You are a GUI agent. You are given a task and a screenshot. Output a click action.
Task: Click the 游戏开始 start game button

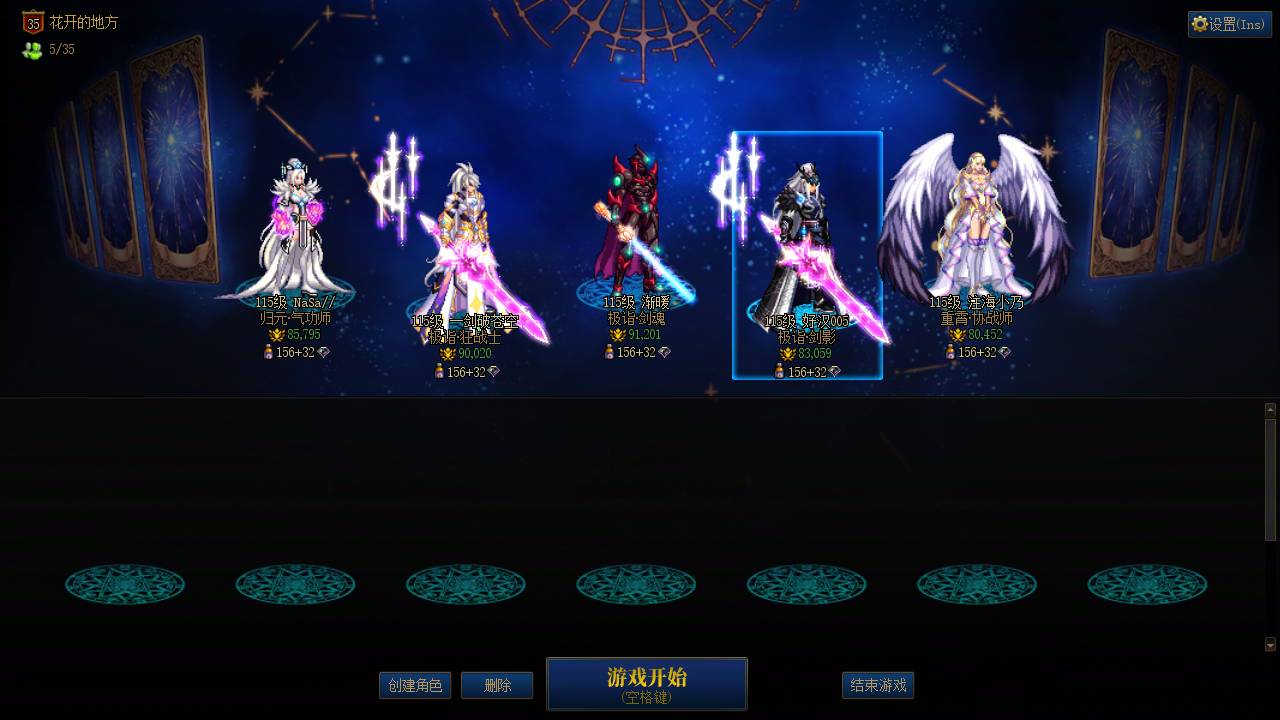(645, 685)
